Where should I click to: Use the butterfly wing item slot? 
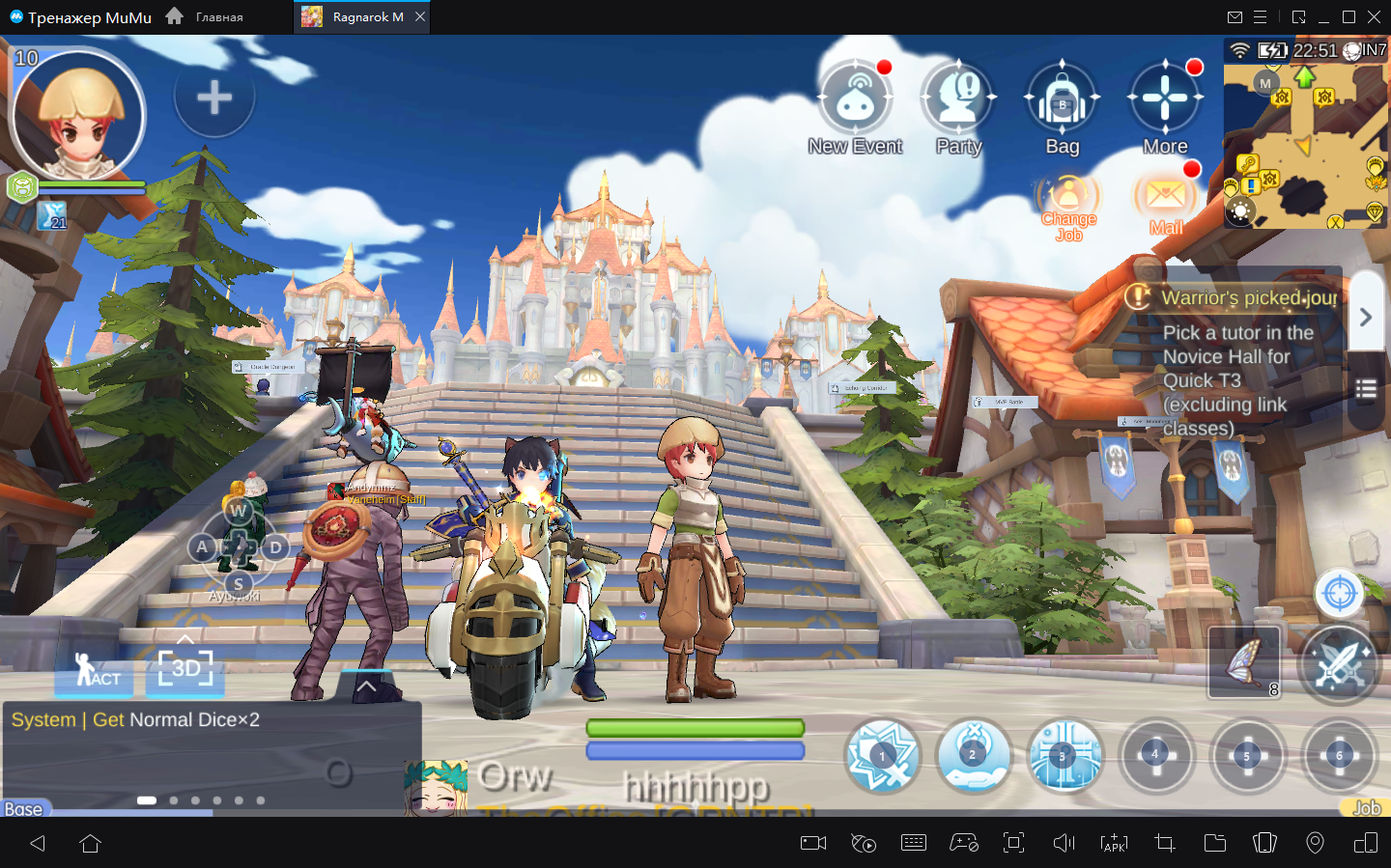1244,662
